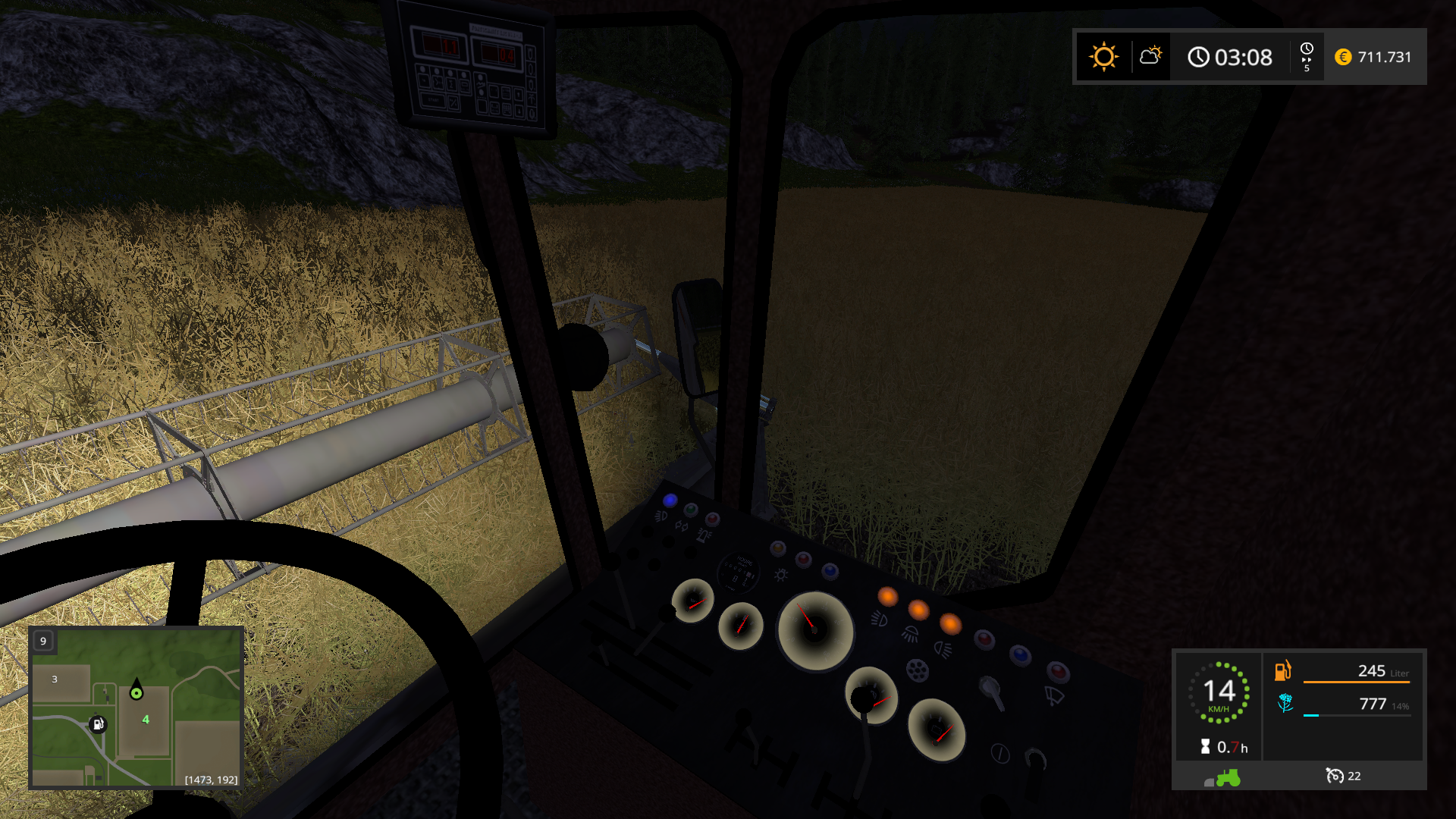Click the euro coin money icon
Viewport: 1456px width, 819px height.
(1343, 57)
